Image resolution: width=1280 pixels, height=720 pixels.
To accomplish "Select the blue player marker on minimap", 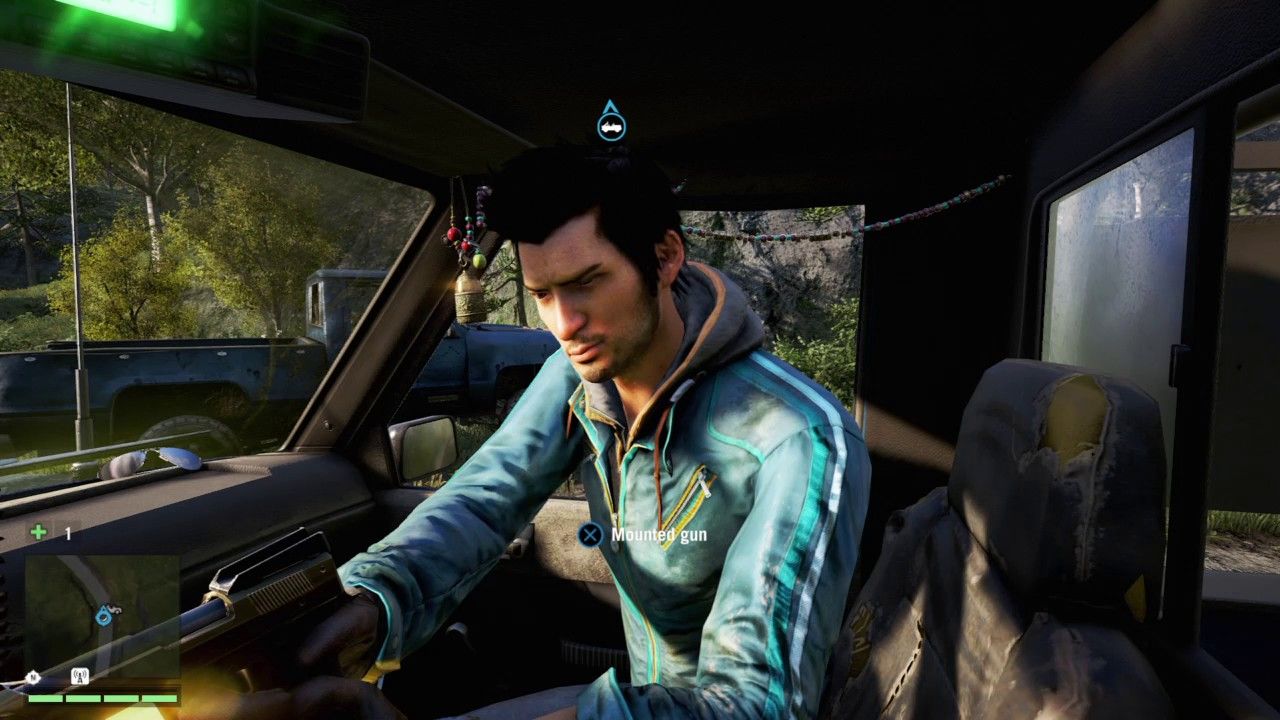I will click(103, 616).
